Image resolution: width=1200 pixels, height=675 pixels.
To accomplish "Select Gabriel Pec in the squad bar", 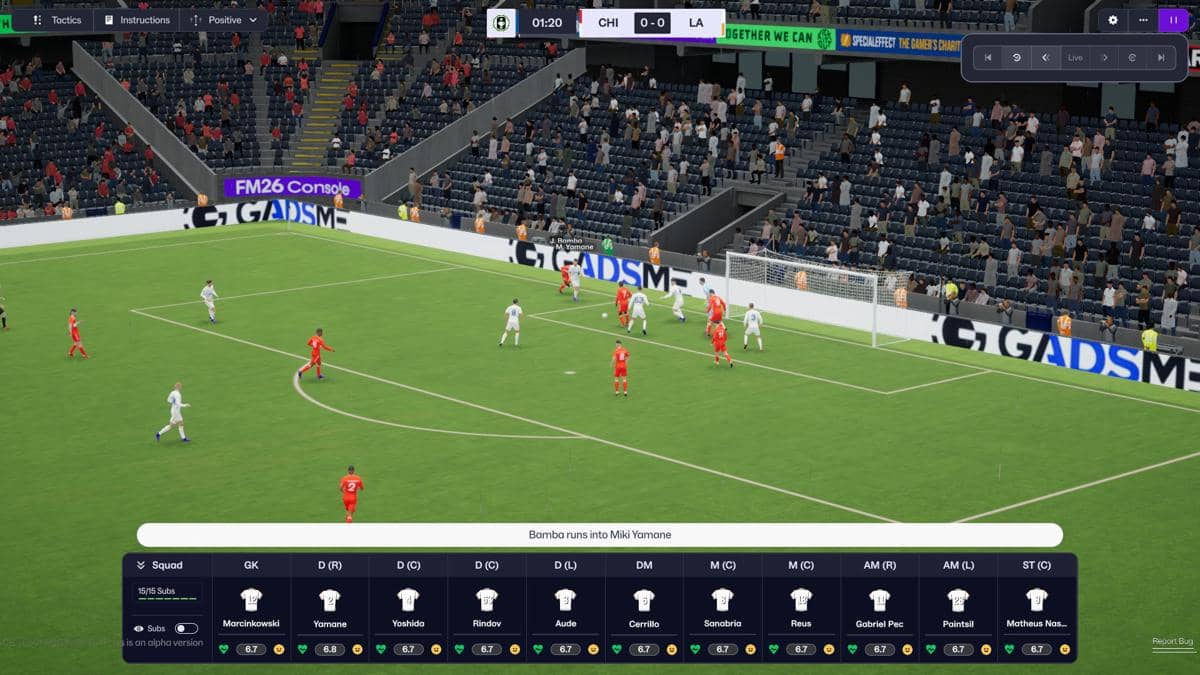I will tap(879, 610).
